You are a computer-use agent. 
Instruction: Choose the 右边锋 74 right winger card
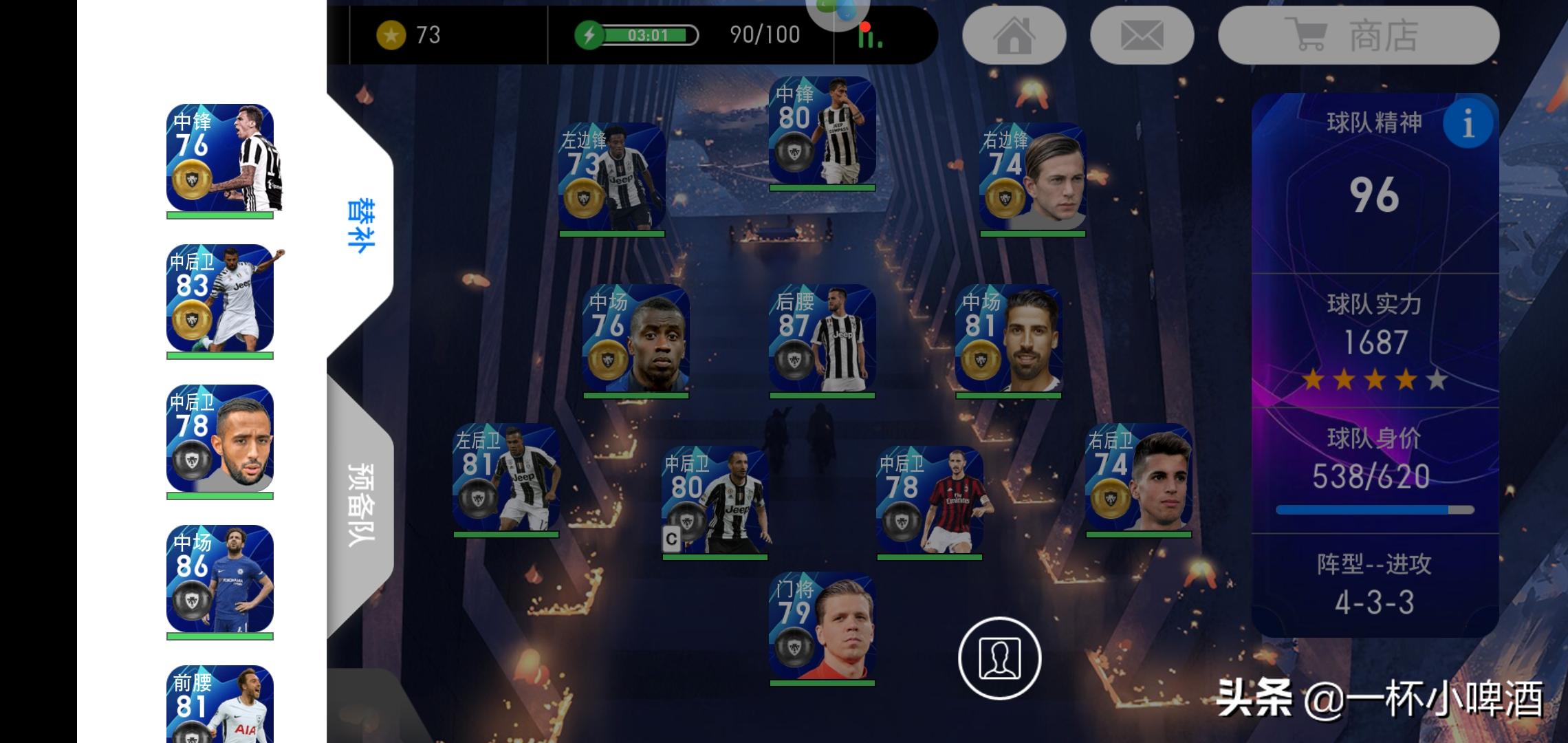1032,177
